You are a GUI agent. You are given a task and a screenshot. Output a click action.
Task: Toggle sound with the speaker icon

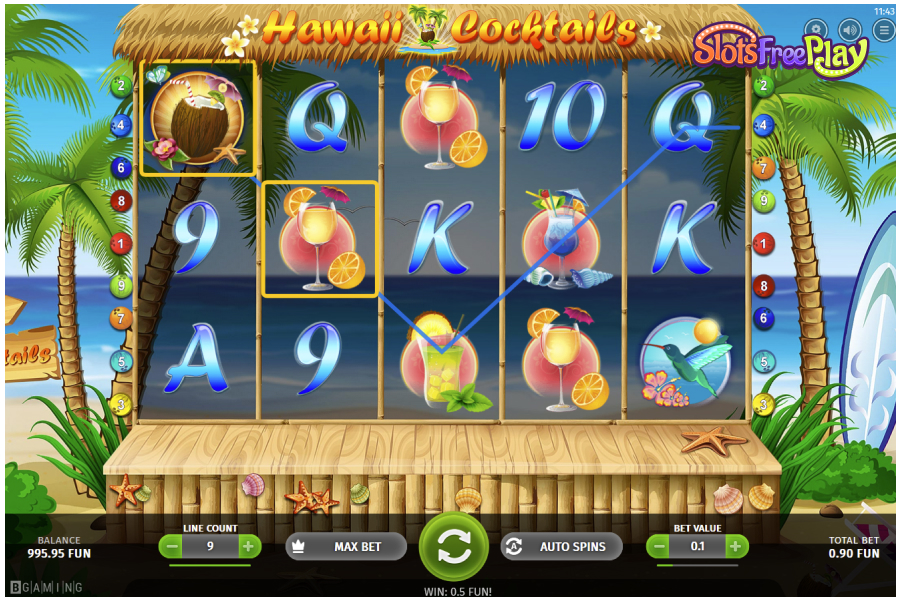pos(850,30)
